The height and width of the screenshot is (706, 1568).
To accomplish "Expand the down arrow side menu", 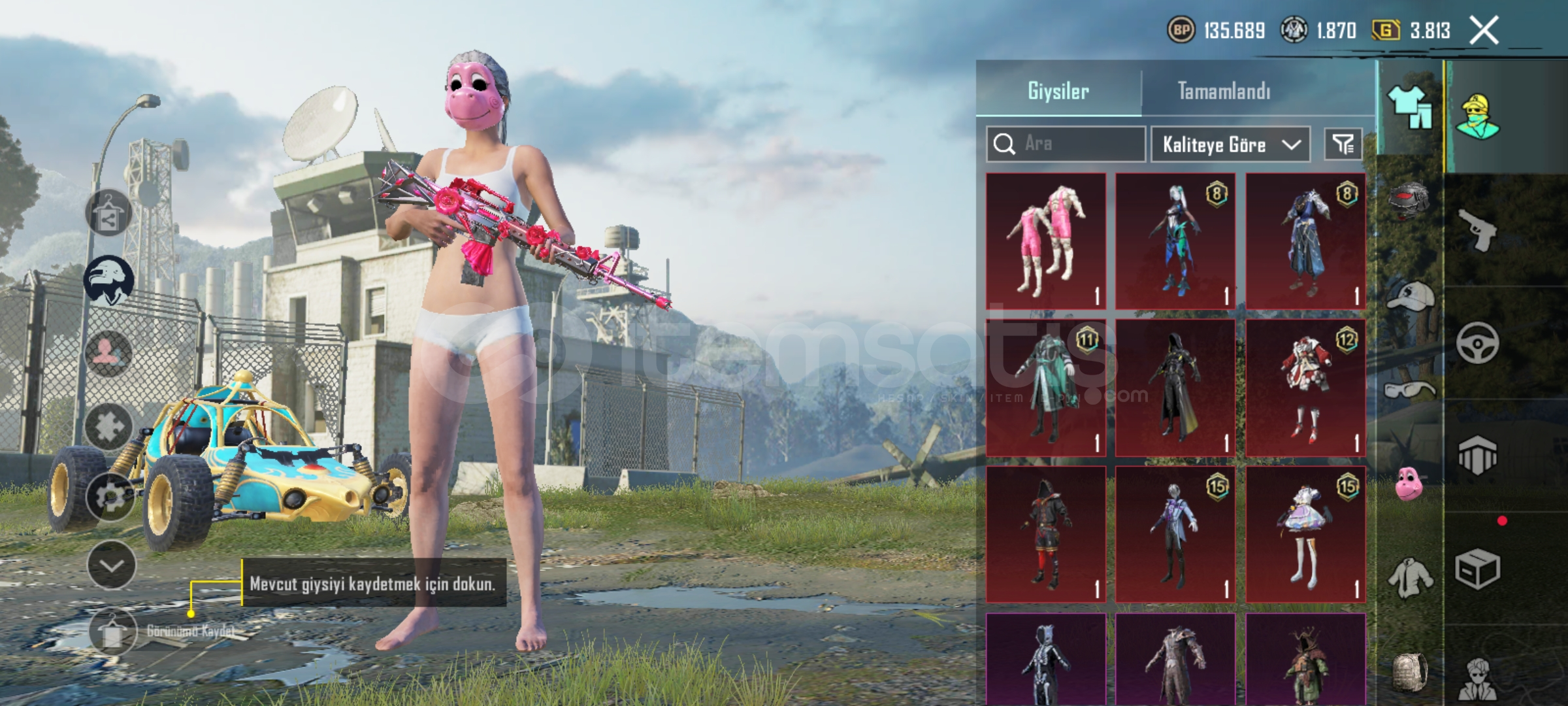I will coord(111,565).
